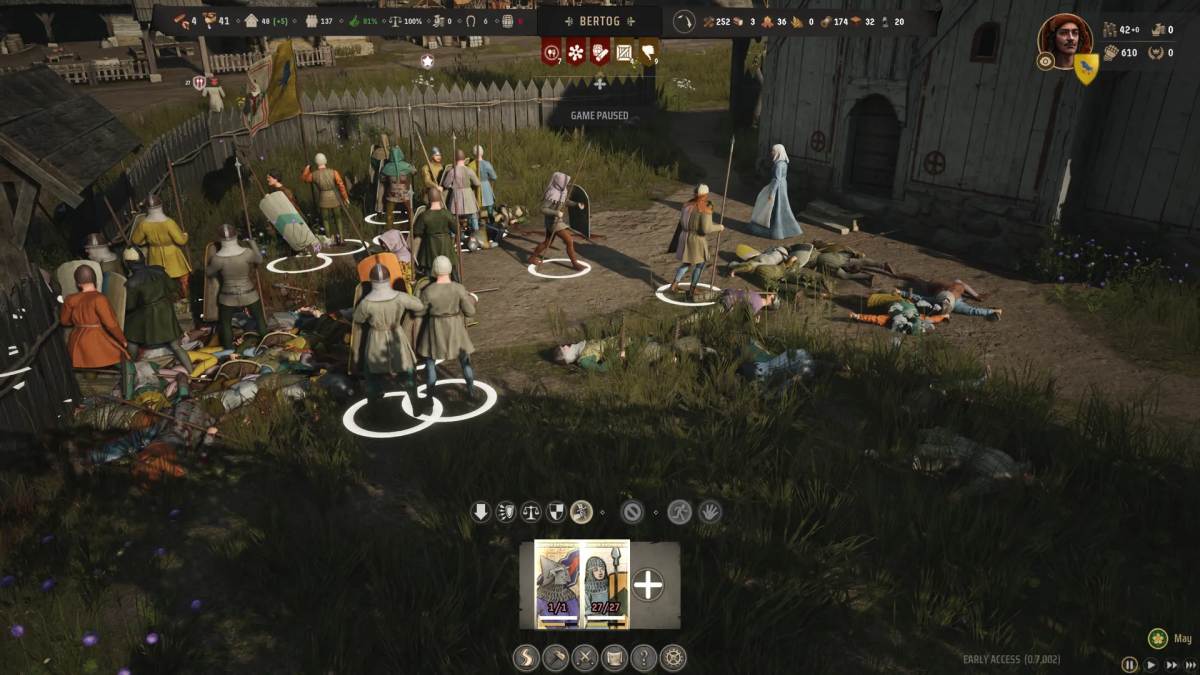Image resolution: width=1200 pixels, height=675 pixels.
Task: Open the construction menu hammer icon
Action: click(556, 657)
